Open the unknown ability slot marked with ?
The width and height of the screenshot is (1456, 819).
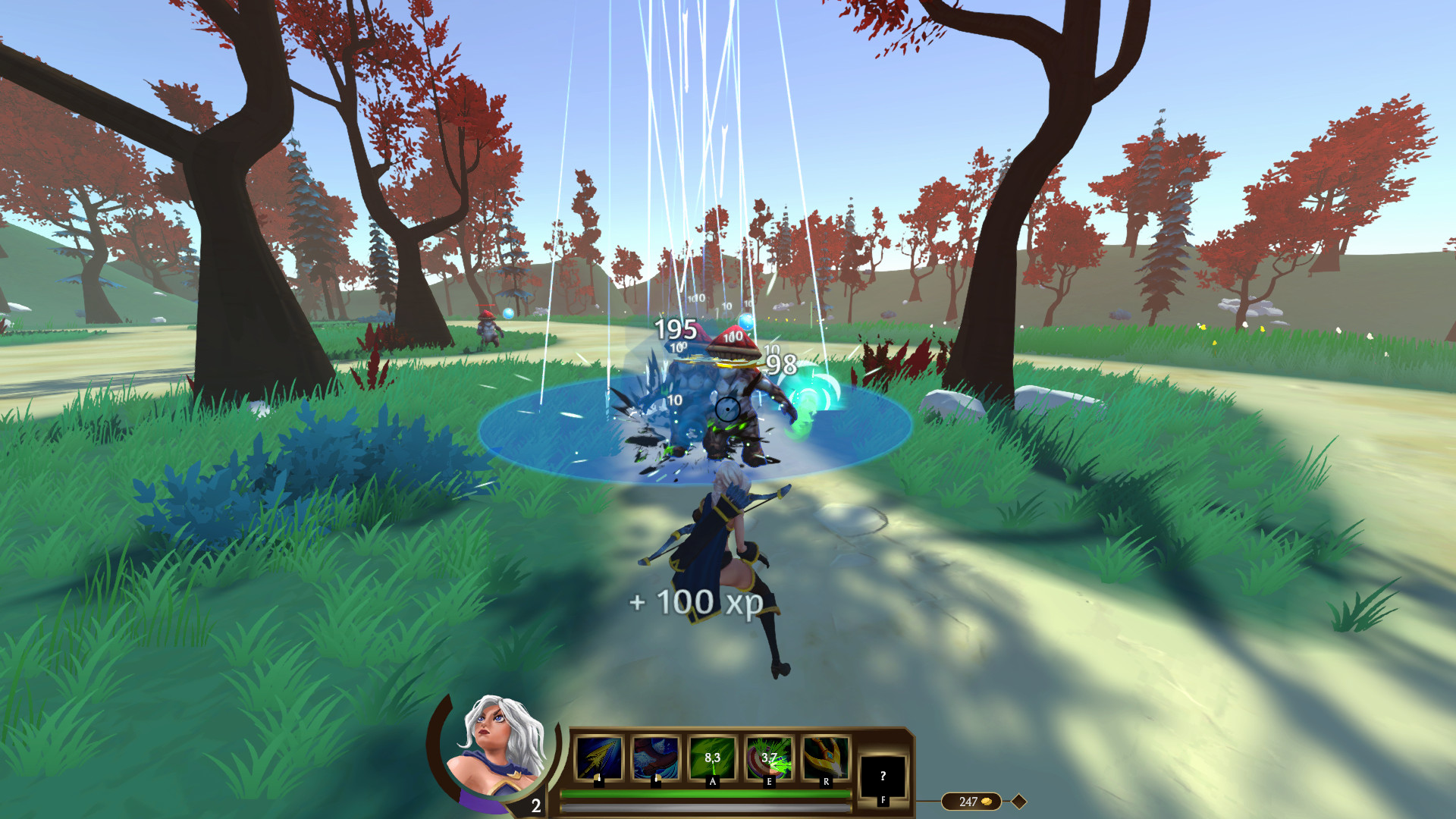point(883,773)
